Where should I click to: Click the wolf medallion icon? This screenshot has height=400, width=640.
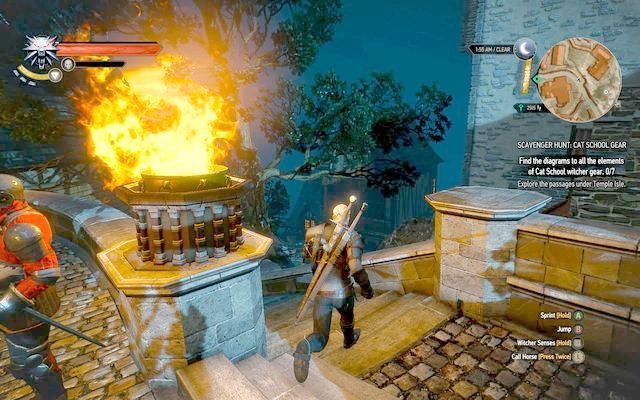point(40,49)
